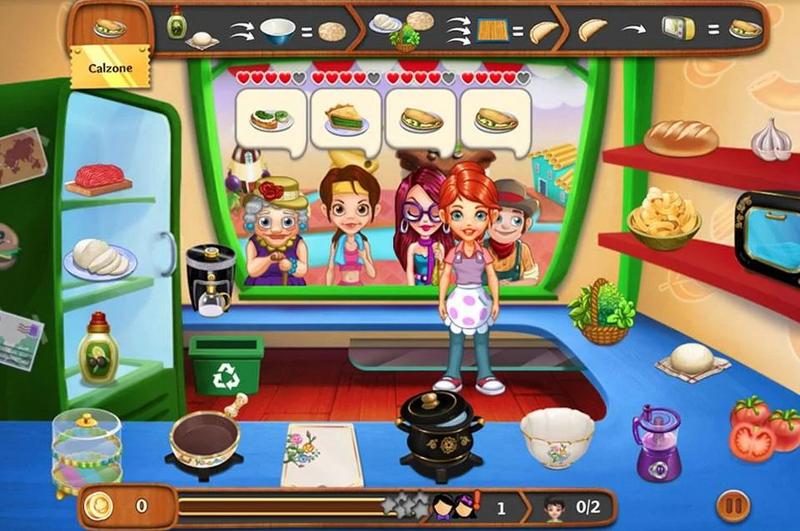Viewport: 800px width, 531px height.
Task: Grab the mozzarella plate from the fridge
Action: tap(98, 258)
